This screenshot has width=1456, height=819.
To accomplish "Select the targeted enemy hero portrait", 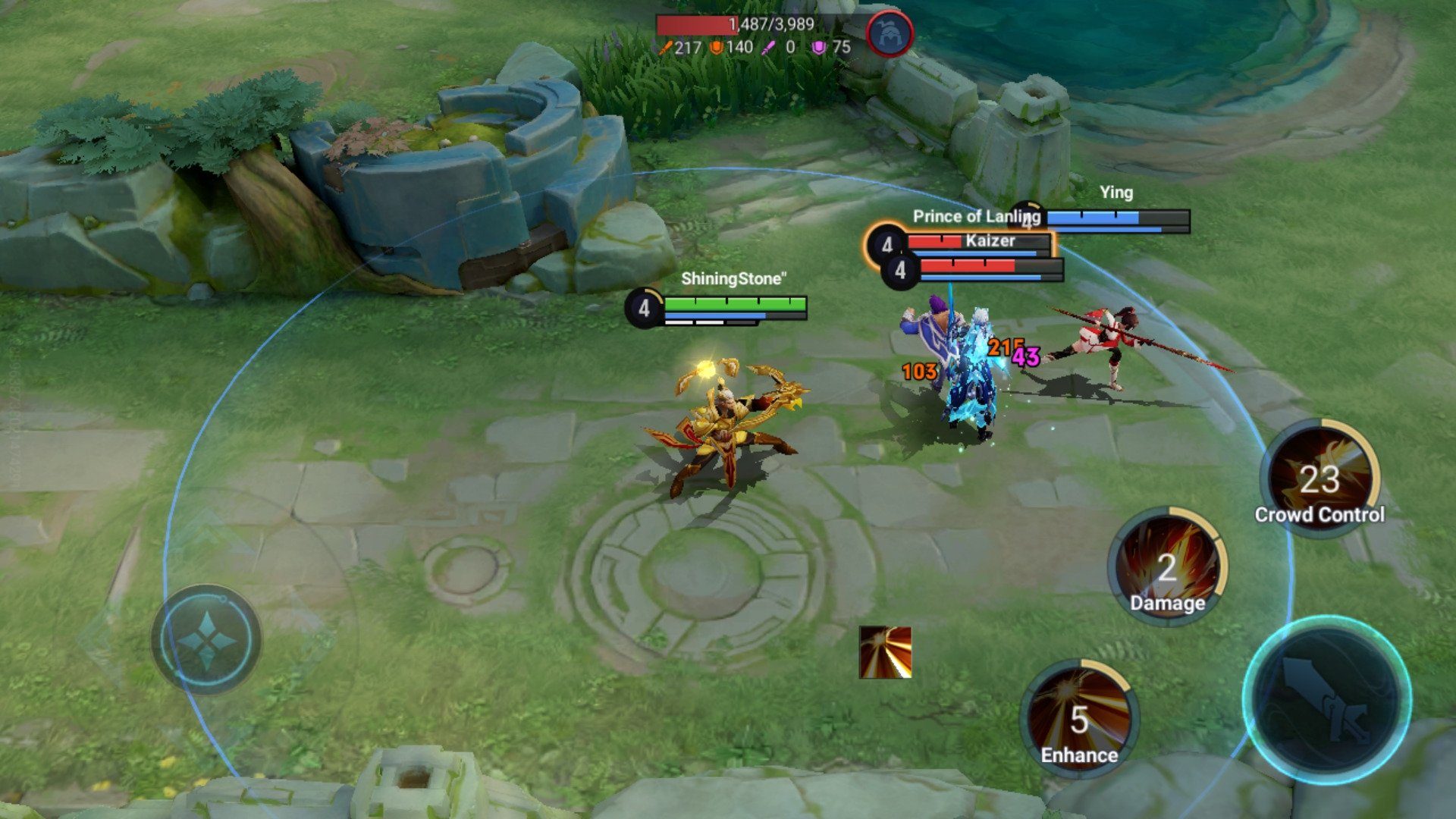I will 890,35.
